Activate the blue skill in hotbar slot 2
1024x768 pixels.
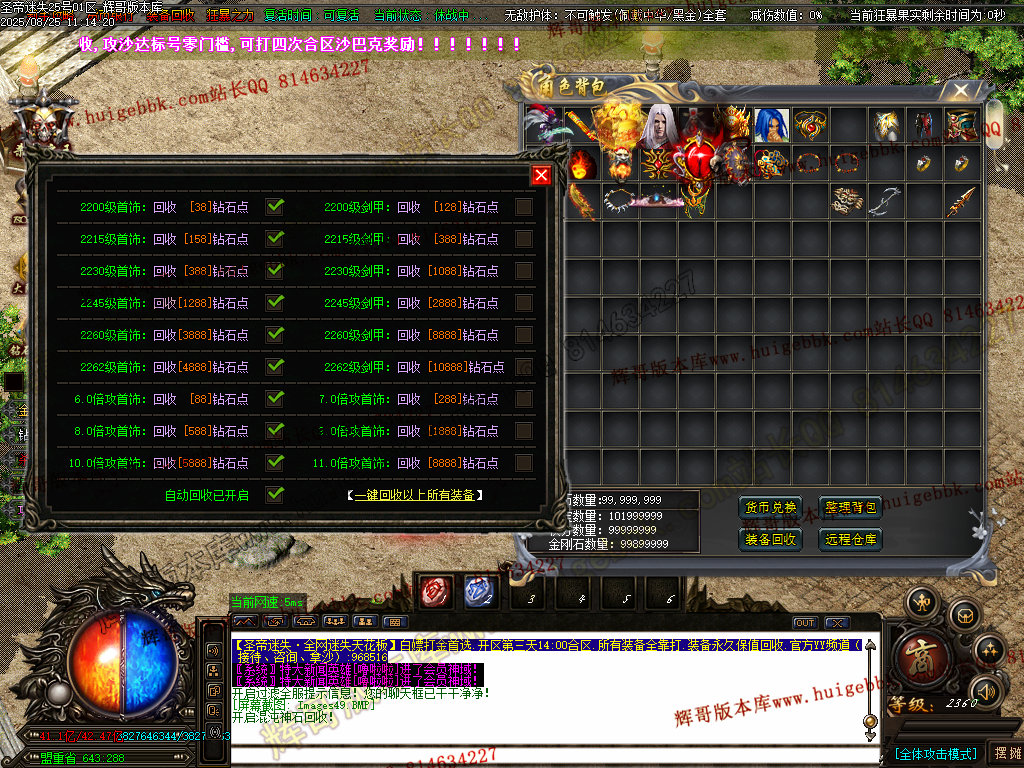click(x=481, y=592)
